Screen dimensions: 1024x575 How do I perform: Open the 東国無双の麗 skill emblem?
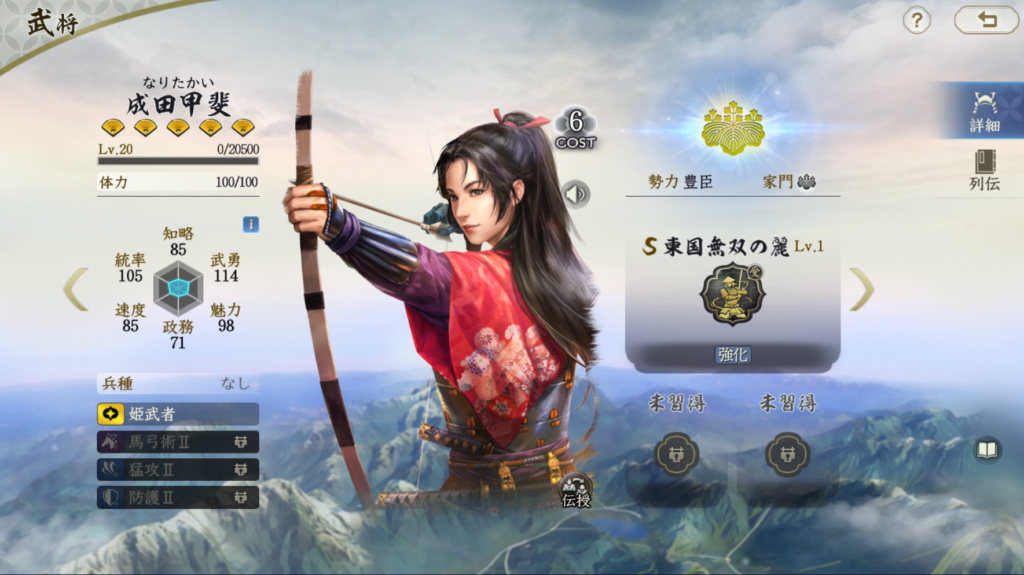[x=732, y=294]
